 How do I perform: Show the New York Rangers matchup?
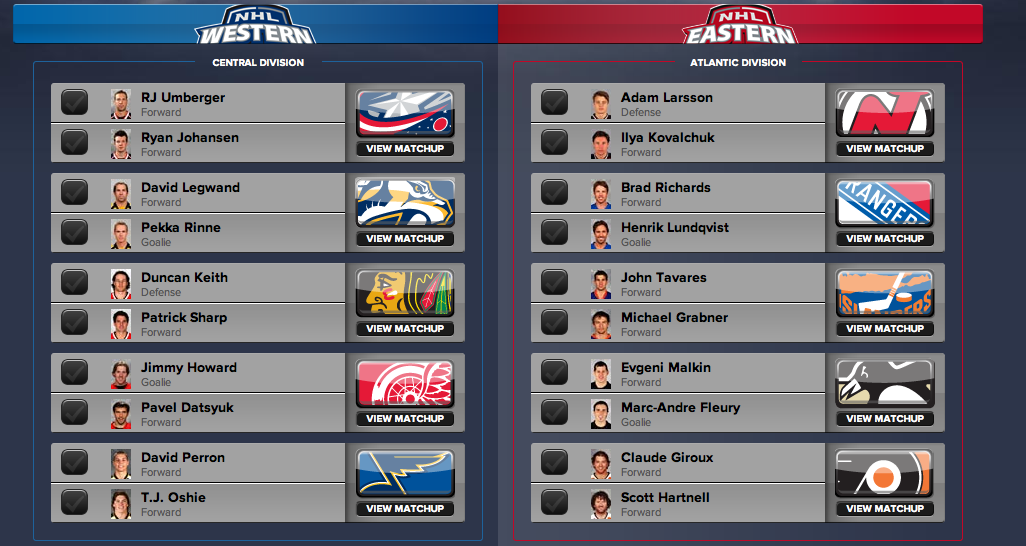[x=885, y=239]
